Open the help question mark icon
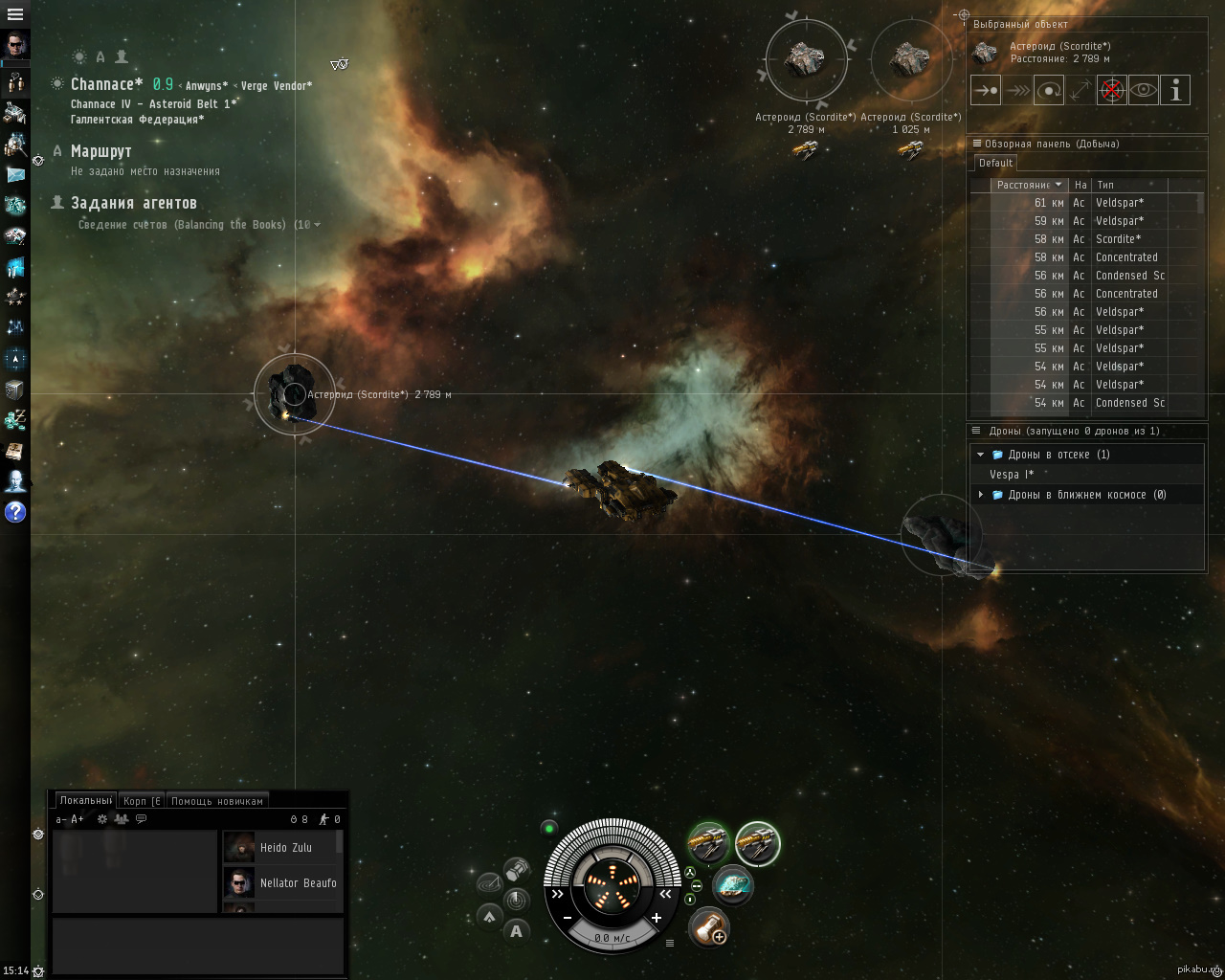 [x=15, y=512]
